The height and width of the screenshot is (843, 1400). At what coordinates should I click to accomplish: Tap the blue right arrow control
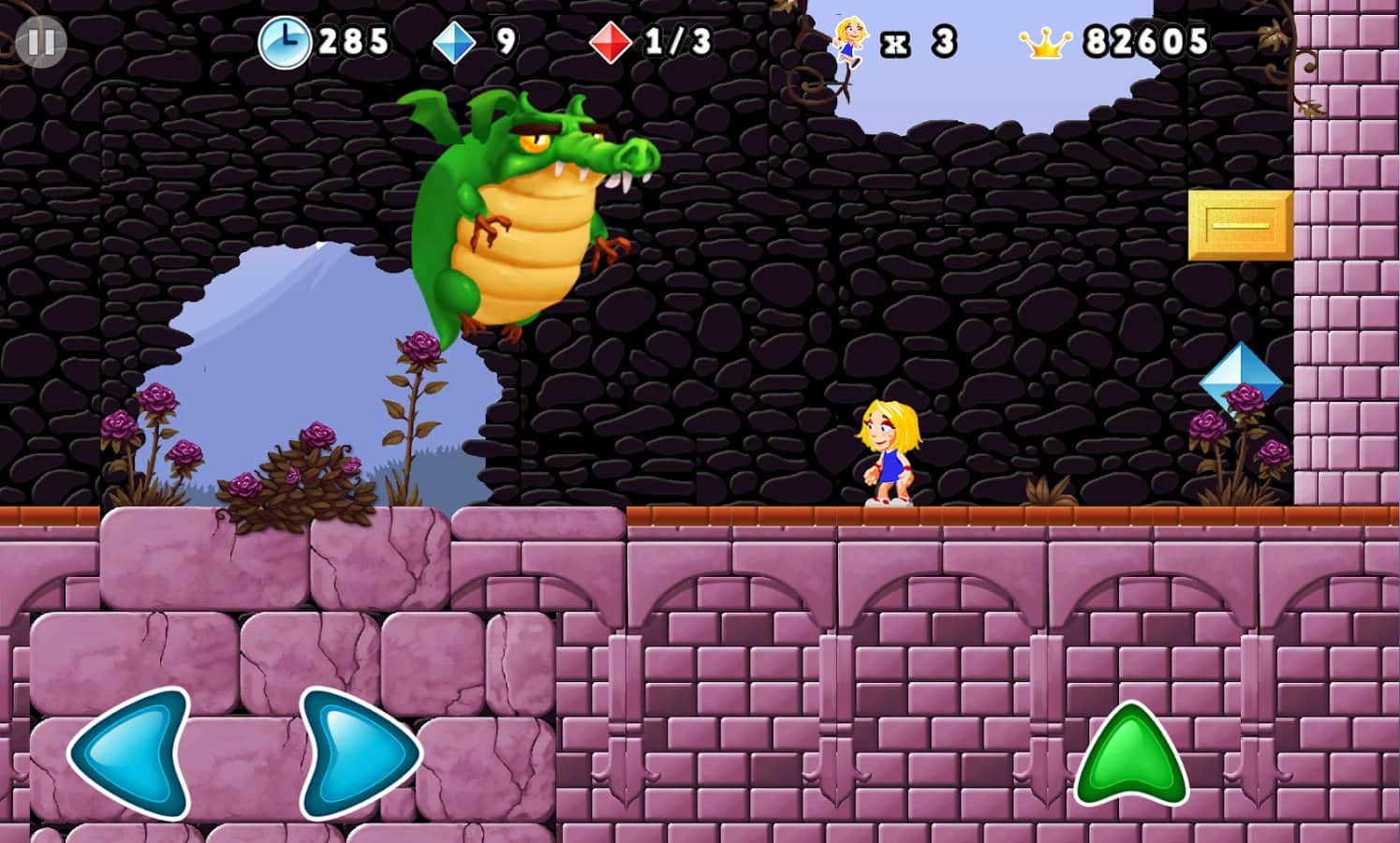pos(358,754)
